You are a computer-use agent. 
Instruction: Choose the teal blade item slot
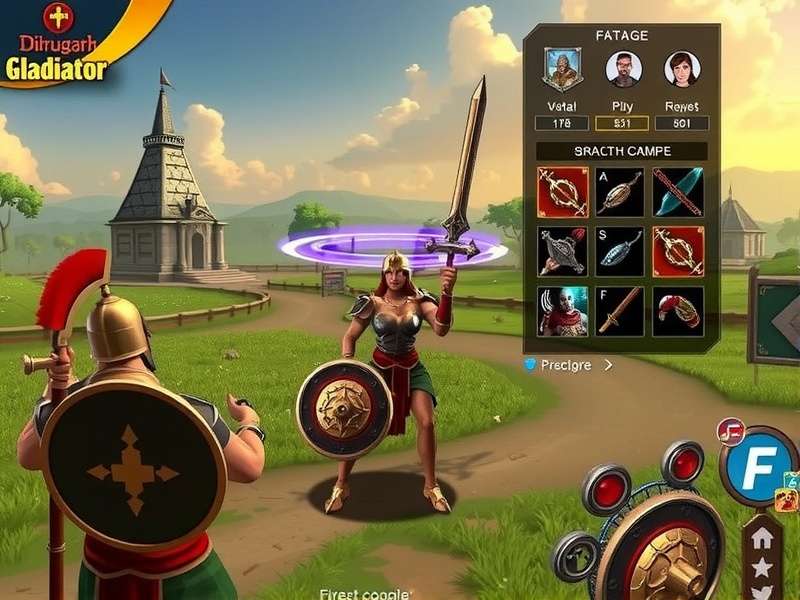tap(678, 192)
